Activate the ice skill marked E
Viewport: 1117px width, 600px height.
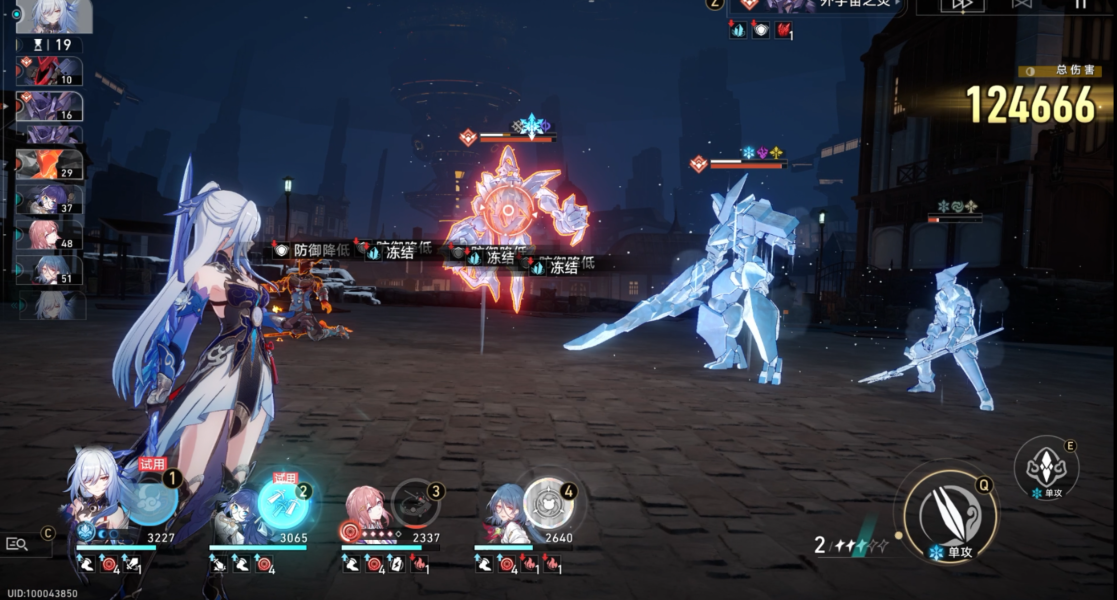pyautogui.click(x=1046, y=467)
